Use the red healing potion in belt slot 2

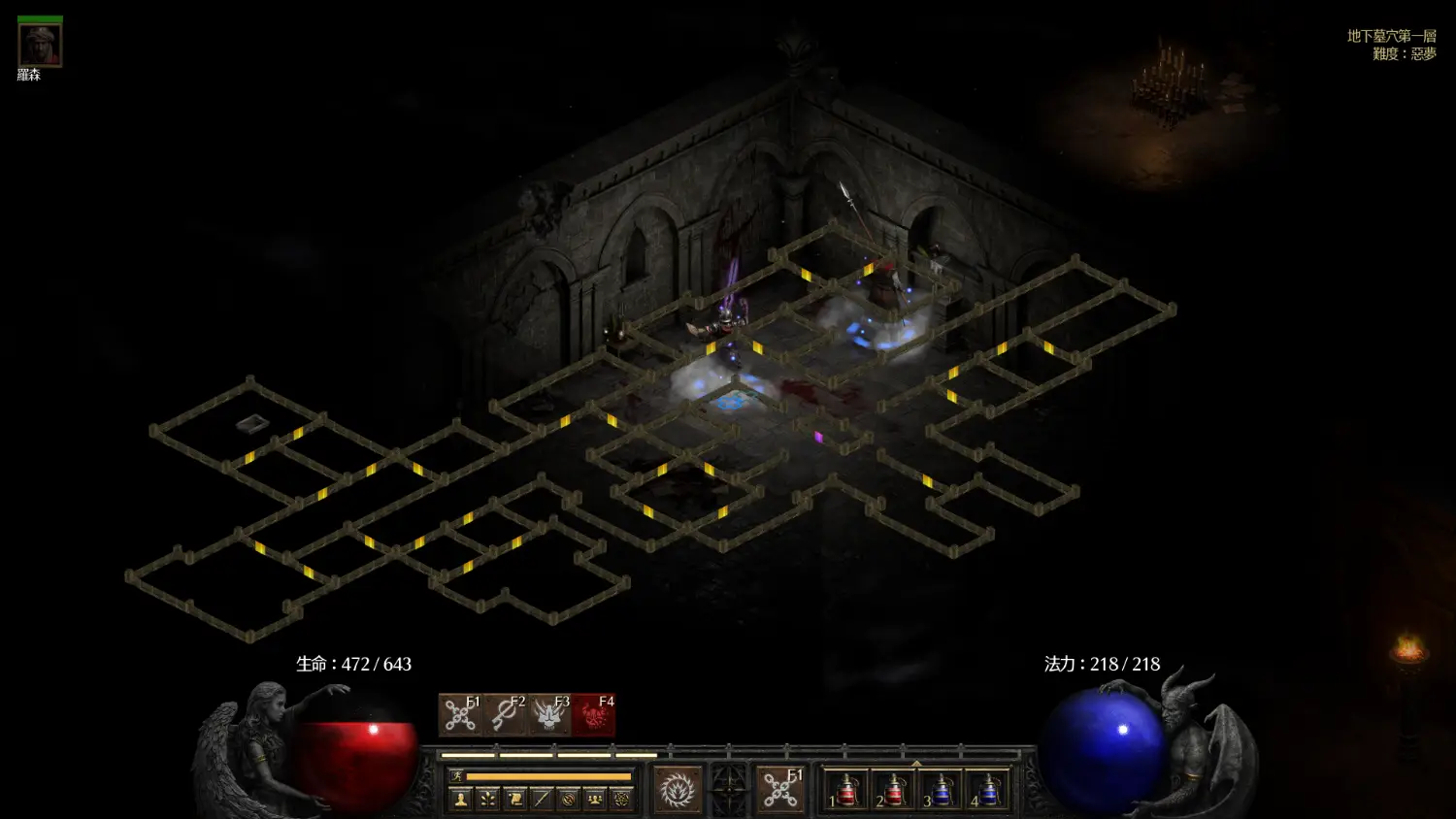pos(893,791)
